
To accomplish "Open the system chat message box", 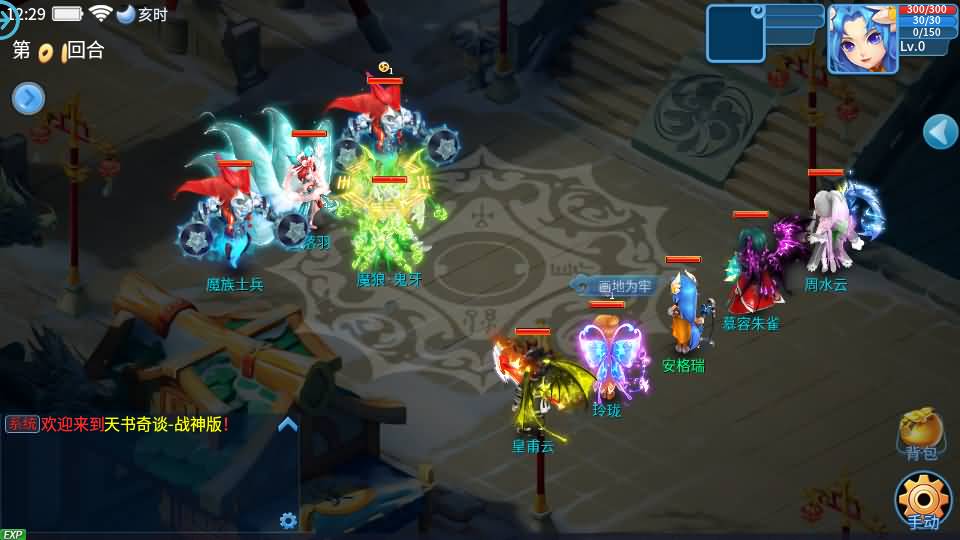I will pyautogui.click(x=150, y=470).
